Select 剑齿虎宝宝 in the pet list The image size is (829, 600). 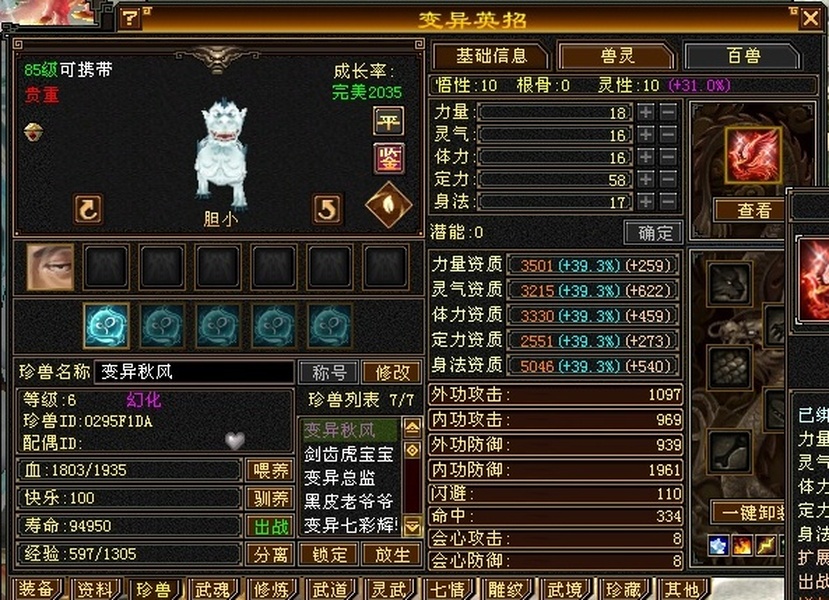[349, 454]
